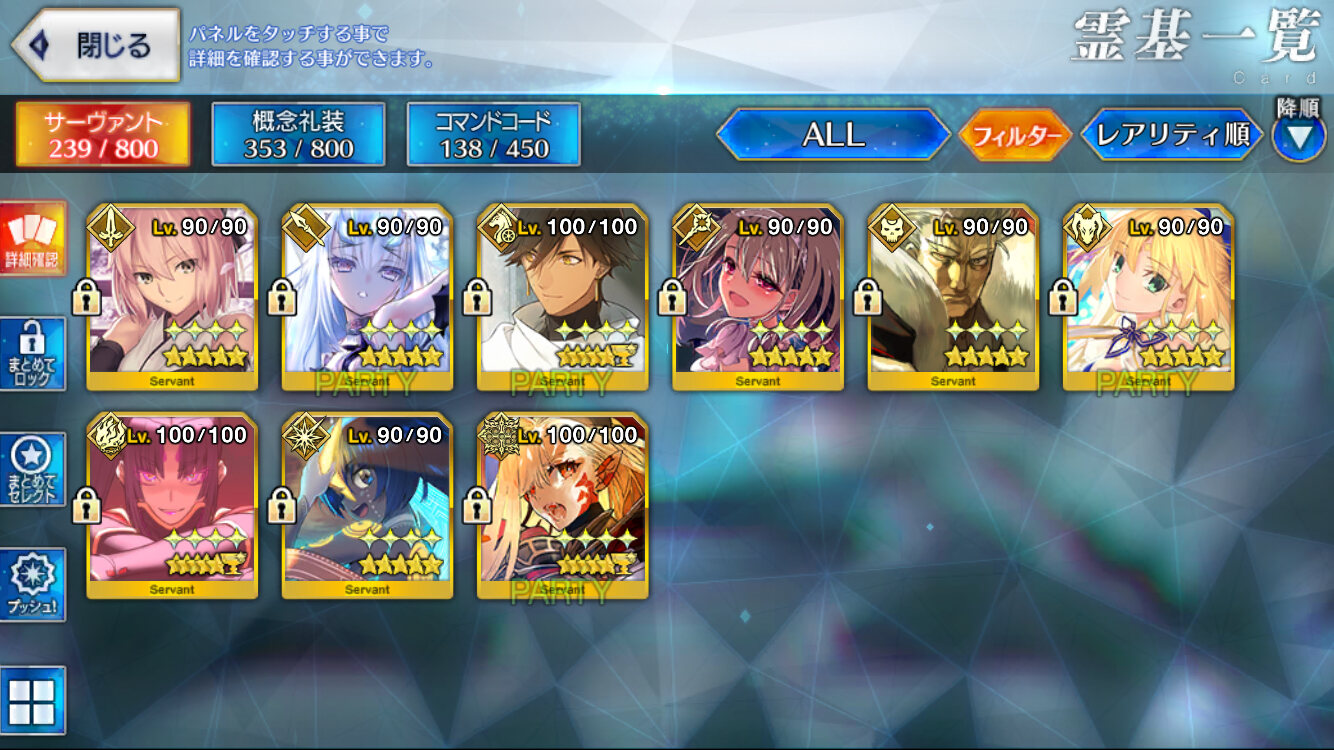Select the ALL class filter
The image size is (1334, 750).
[833, 135]
